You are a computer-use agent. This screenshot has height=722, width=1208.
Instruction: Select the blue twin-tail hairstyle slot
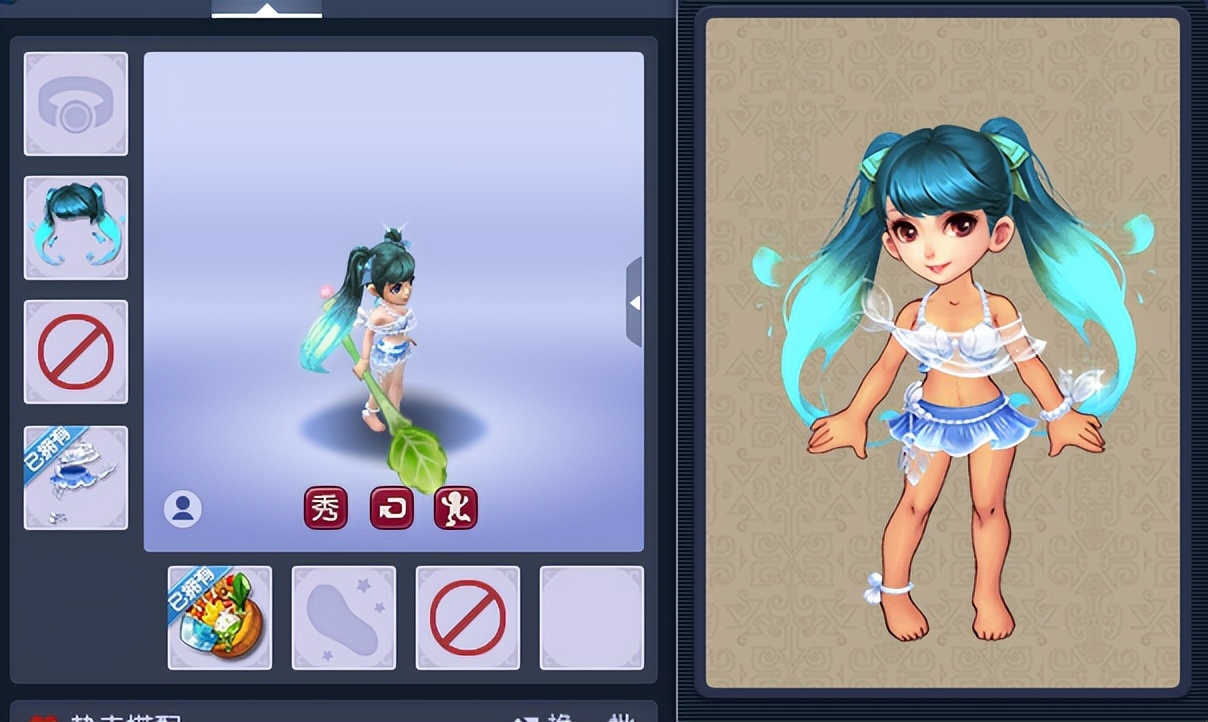[x=76, y=228]
